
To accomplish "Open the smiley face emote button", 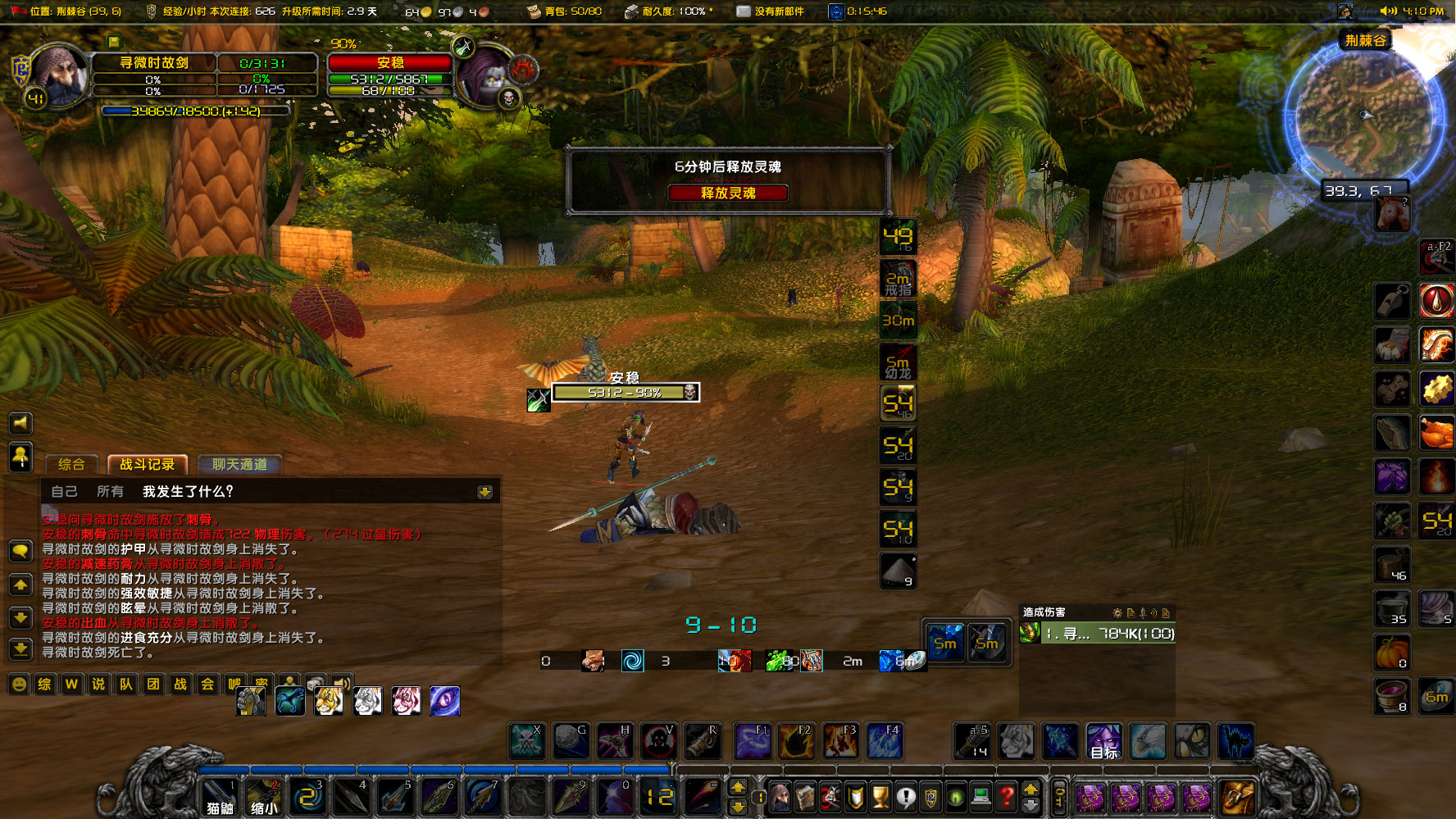I will pos(19,684).
